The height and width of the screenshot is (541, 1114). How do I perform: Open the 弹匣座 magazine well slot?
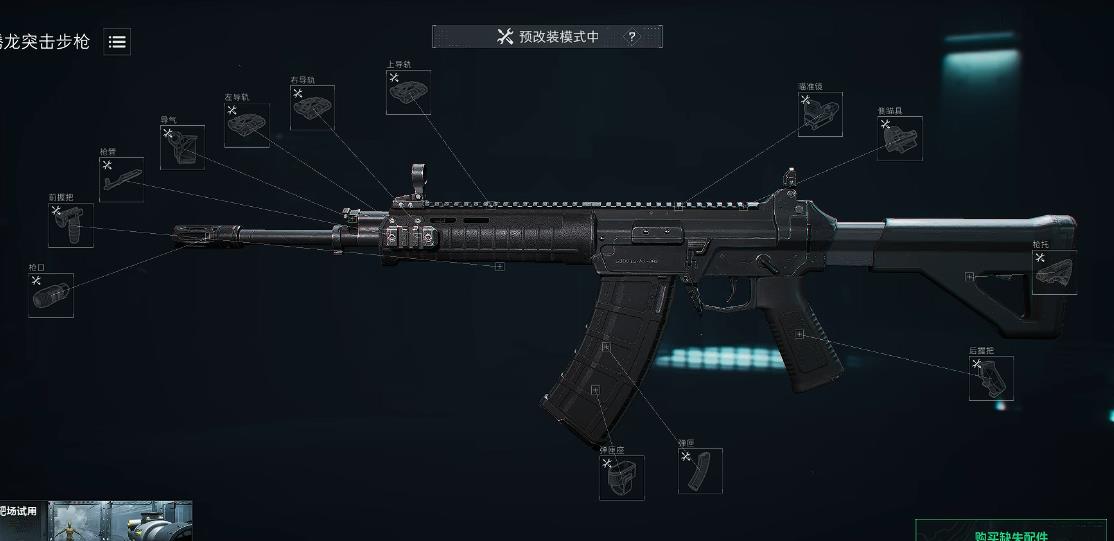pyautogui.click(x=621, y=477)
